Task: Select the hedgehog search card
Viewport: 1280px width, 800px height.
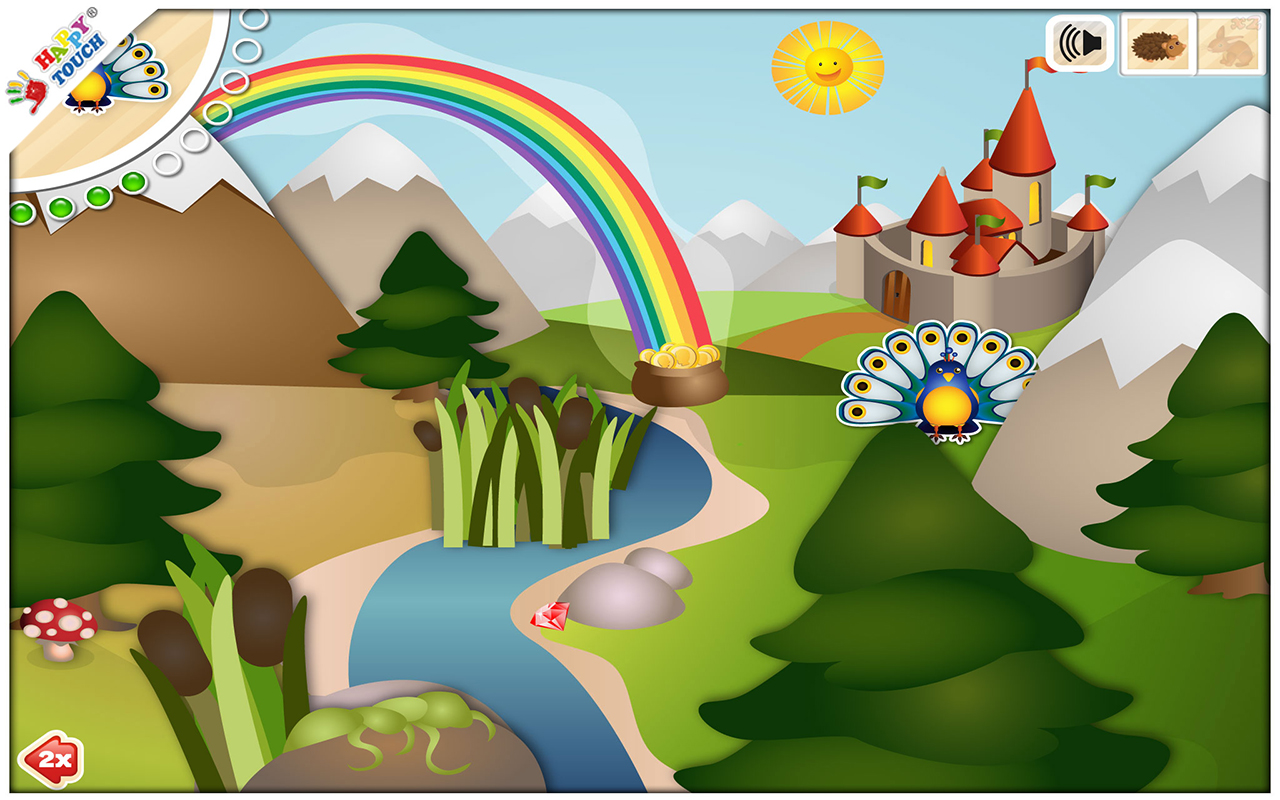Action: [1158, 45]
